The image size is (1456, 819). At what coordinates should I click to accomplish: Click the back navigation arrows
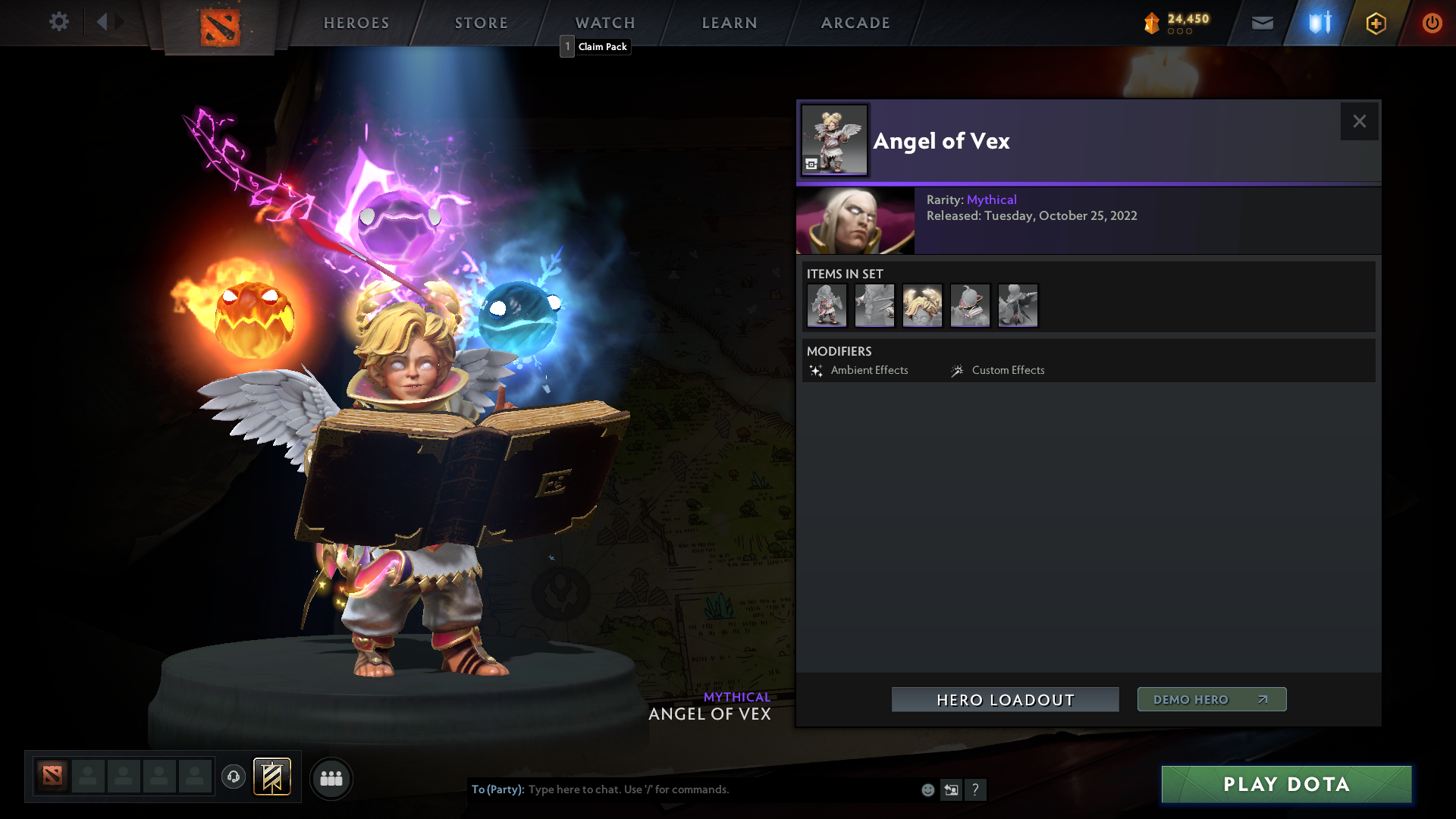(108, 22)
